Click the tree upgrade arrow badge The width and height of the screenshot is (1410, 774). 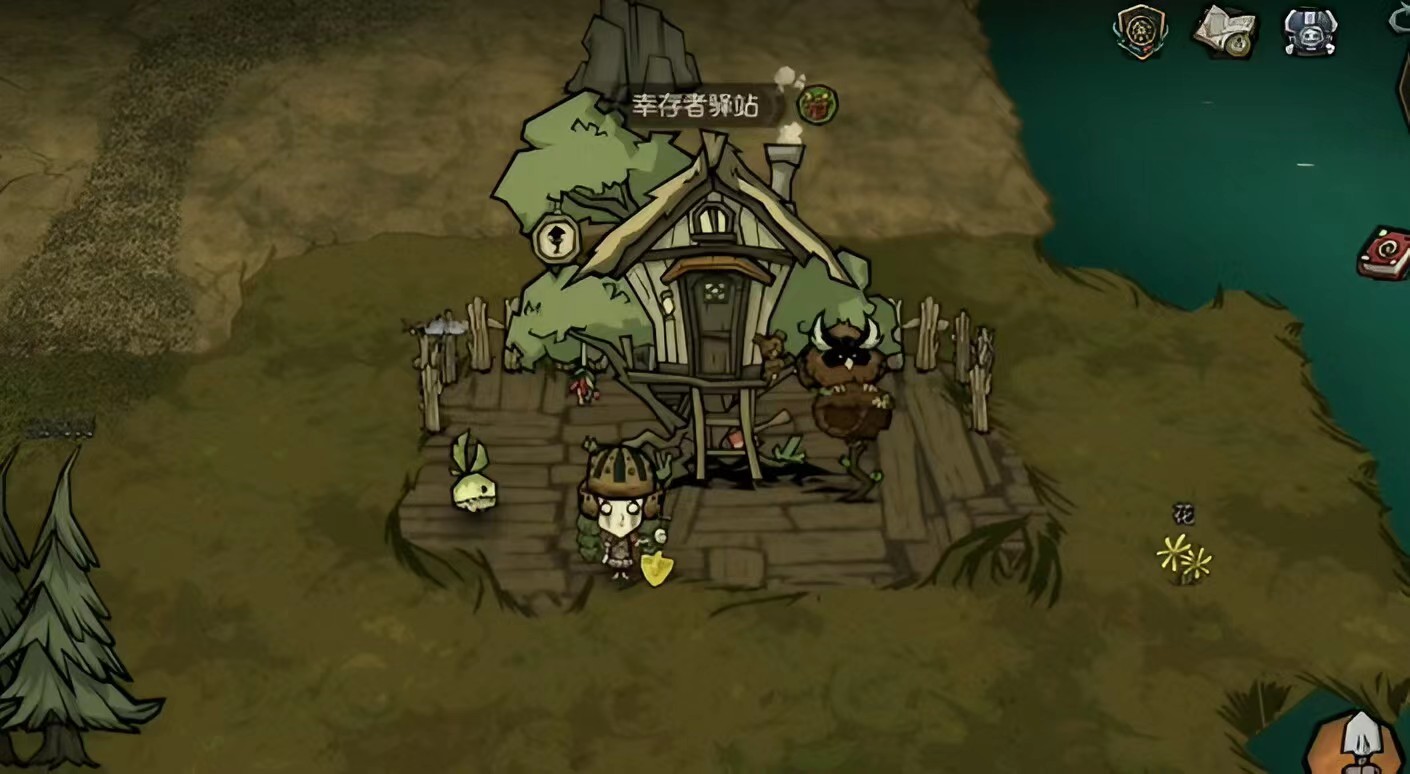click(x=556, y=238)
